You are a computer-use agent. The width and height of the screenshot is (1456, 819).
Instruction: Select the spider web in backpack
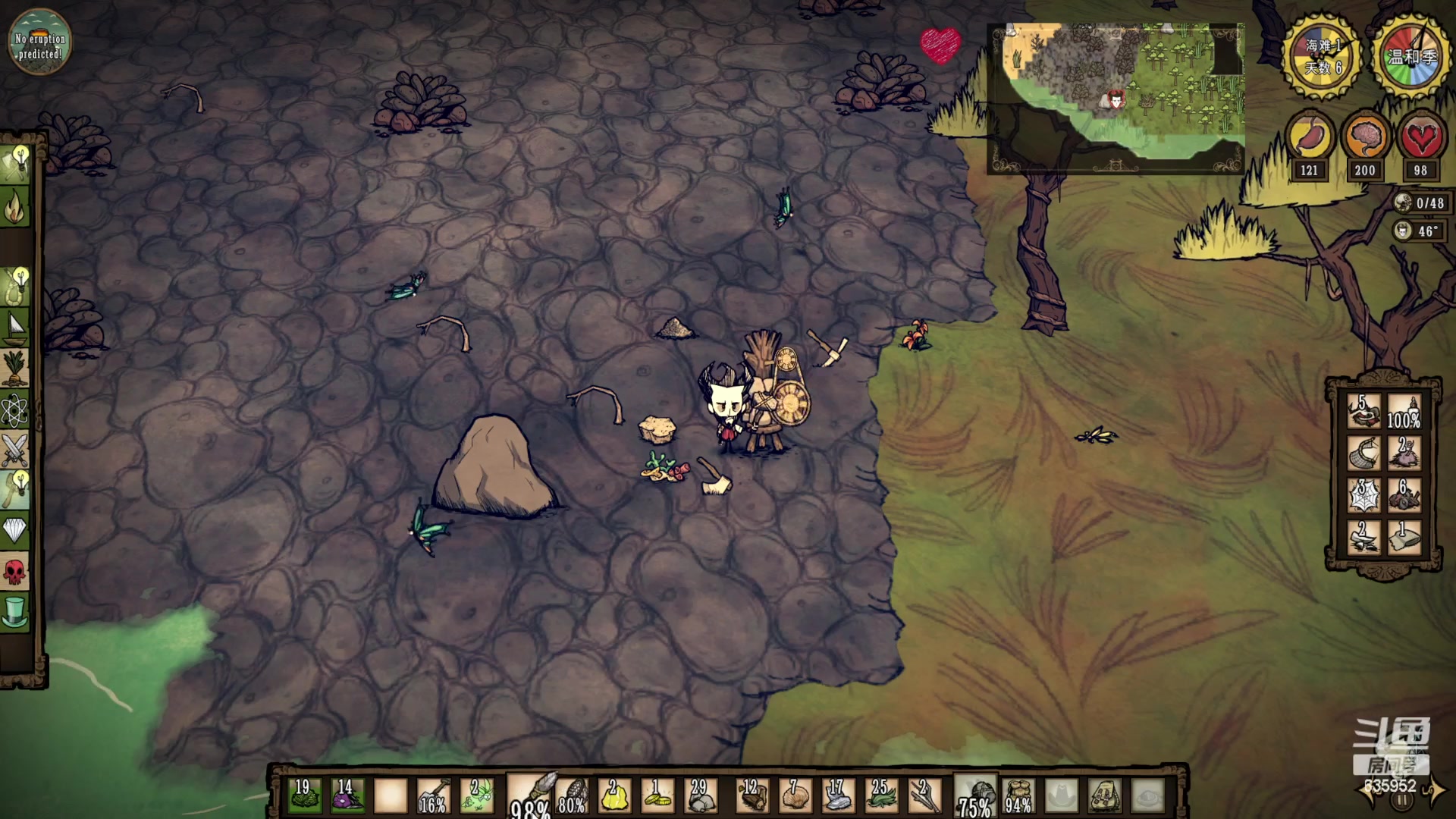(1363, 494)
